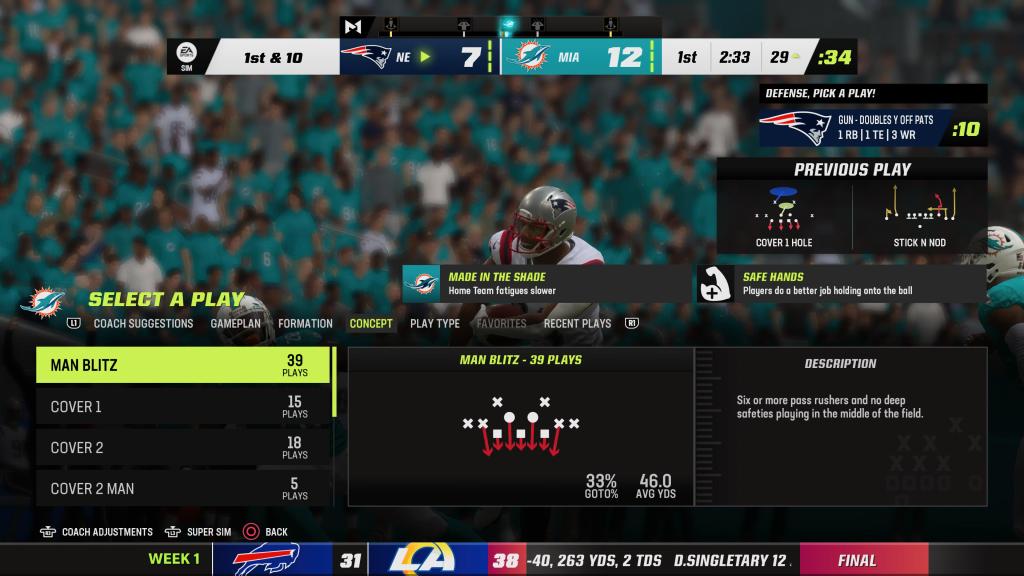The height and width of the screenshot is (576, 1024).
Task: Click the Made in the Shade ability banner
Action: pos(546,283)
